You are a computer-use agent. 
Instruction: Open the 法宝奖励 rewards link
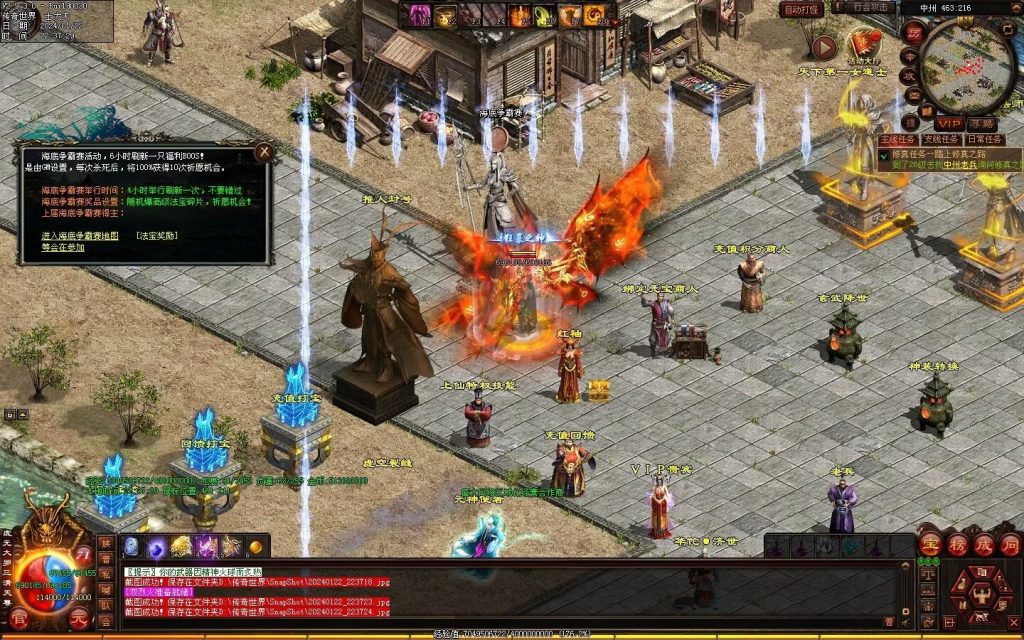pos(157,236)
